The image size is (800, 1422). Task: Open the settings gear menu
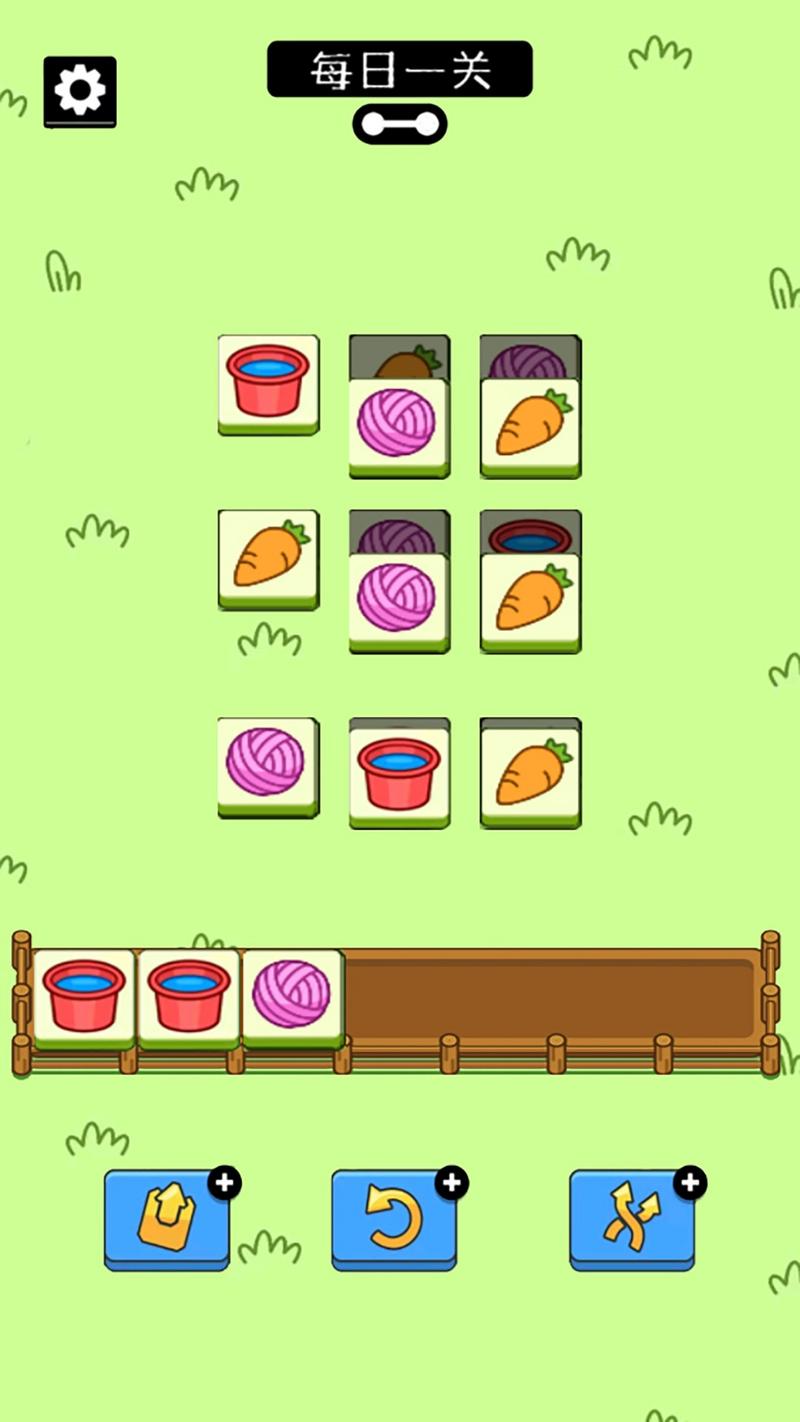[x=80, y=91]
